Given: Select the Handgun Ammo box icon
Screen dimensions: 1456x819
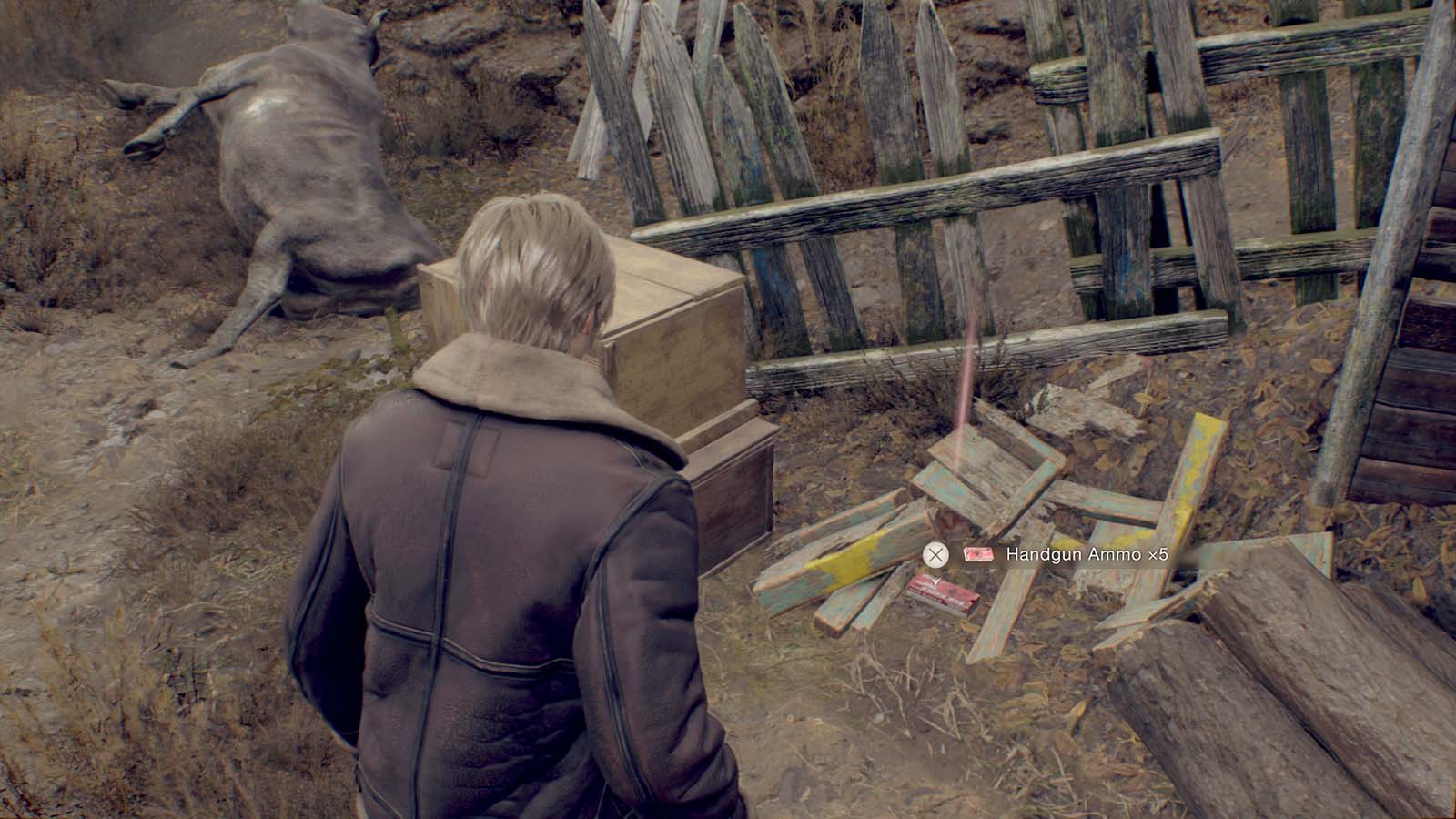Looking at the screenshot, I should (979, 554).
